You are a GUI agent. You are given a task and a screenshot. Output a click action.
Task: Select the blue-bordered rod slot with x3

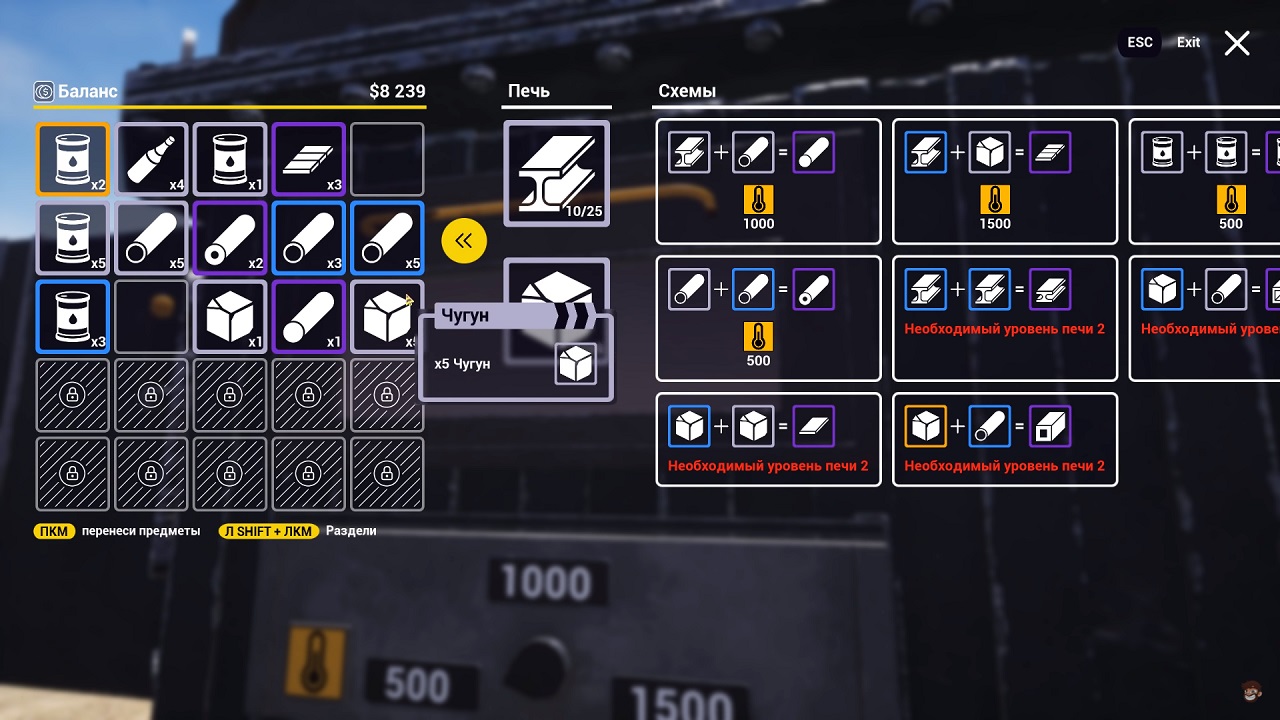(x=309, y=238)
